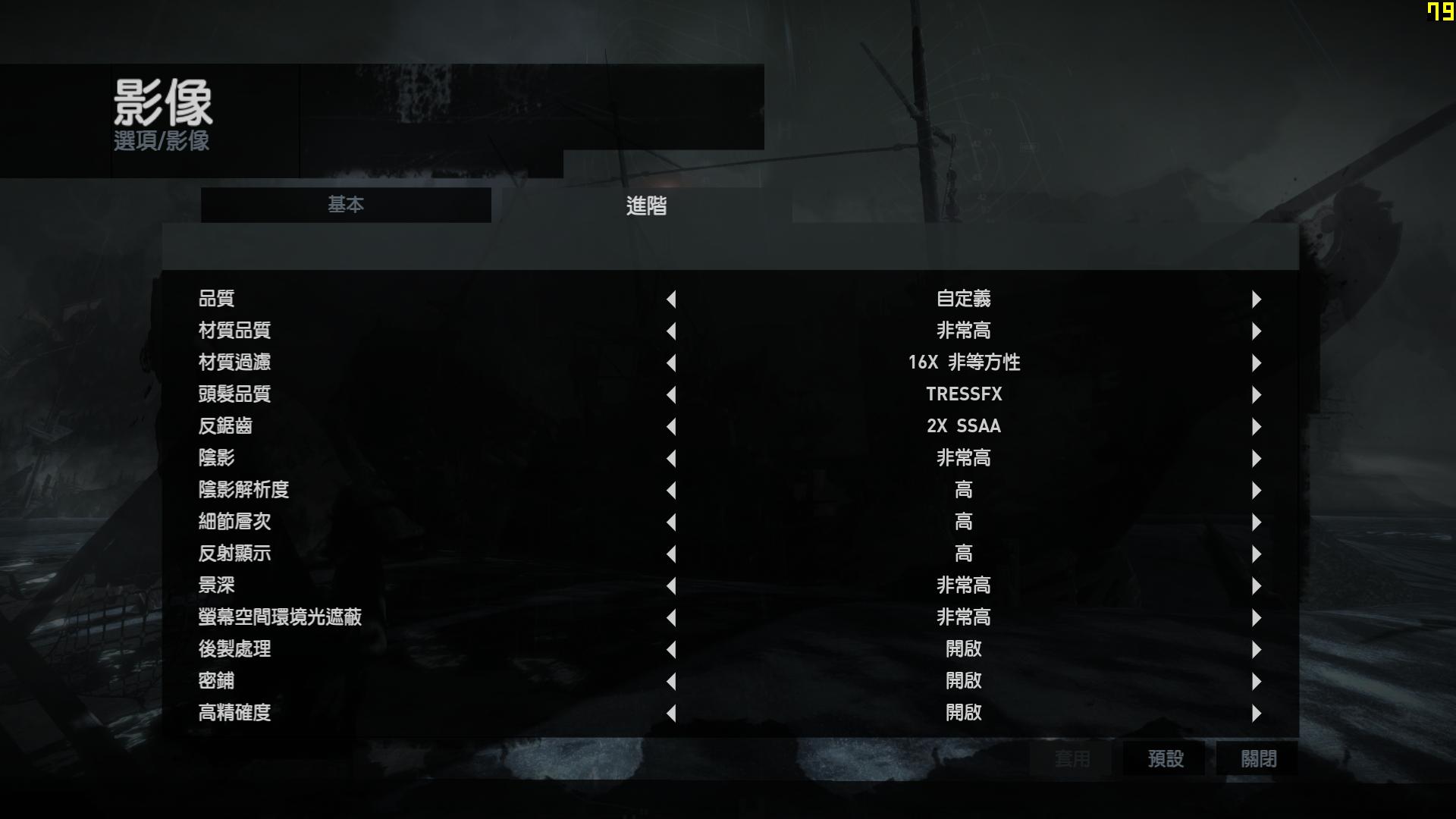Viewport: 1456px width, 819px height.
Task: 點擊「材質品質」右箭頭提高材質品質
Action: [x=1257, y=331]
